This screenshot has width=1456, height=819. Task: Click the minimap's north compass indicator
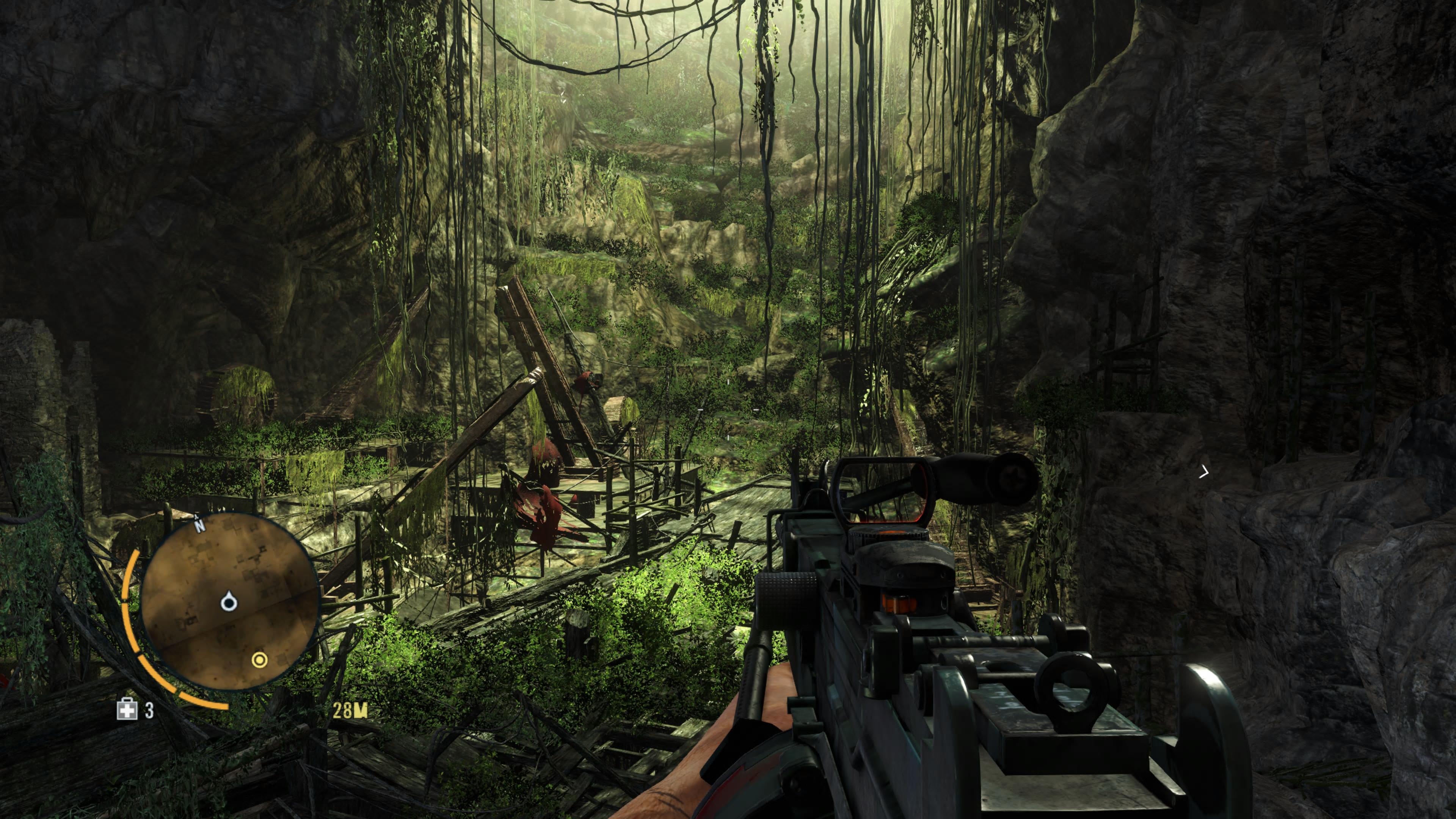(199, 525)
